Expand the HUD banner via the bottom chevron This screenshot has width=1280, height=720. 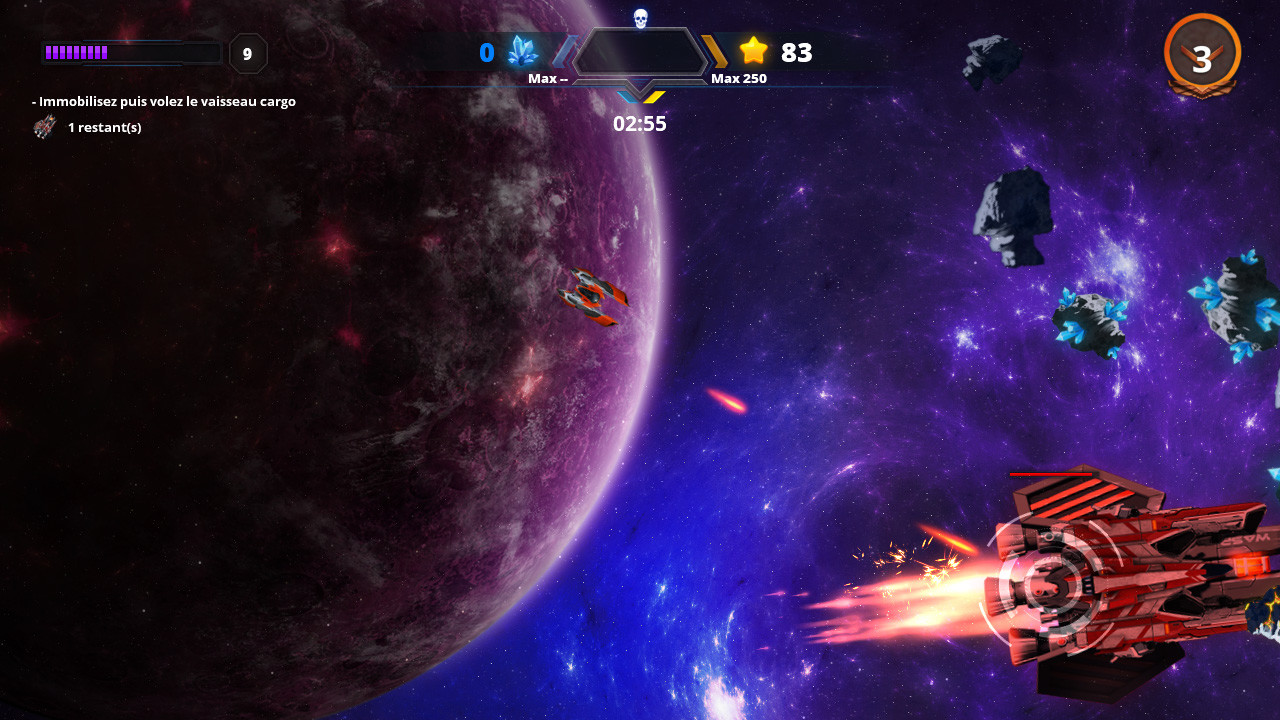tap(640, 95)
